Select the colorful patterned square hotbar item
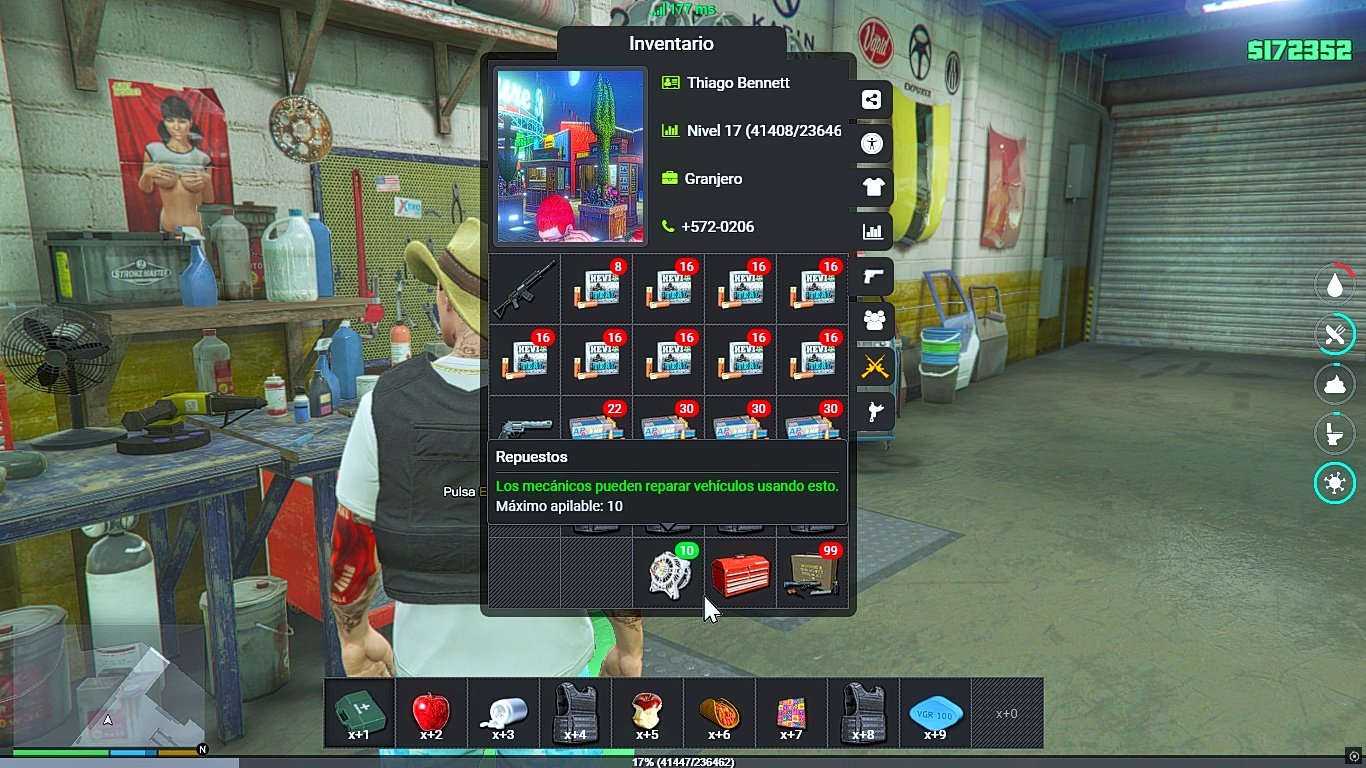 pos(791,713)
